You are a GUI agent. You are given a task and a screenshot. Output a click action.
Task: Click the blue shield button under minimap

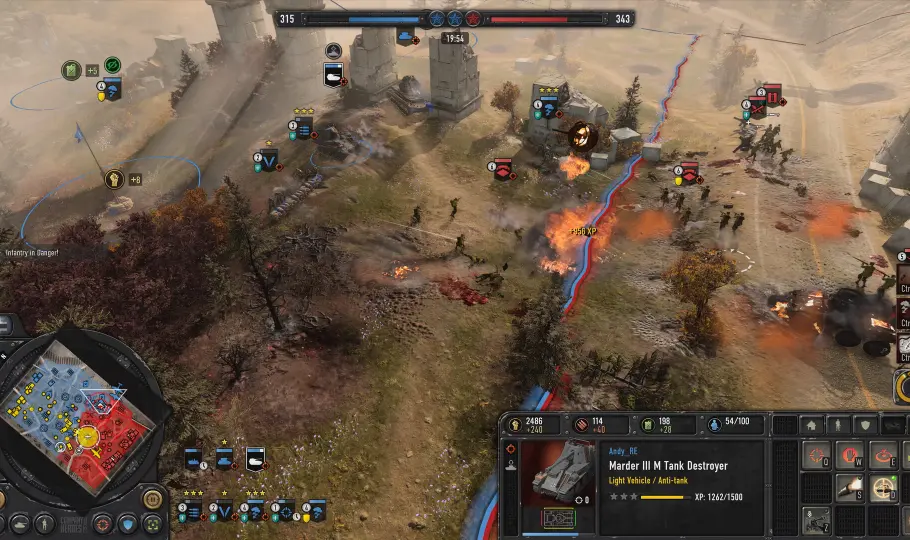pos(127,524)
